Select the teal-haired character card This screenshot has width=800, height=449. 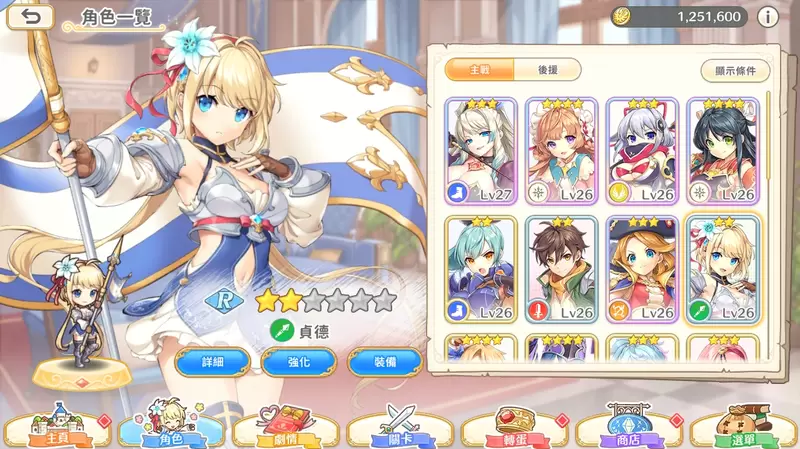pyautogui.click(x=481, y=270)
